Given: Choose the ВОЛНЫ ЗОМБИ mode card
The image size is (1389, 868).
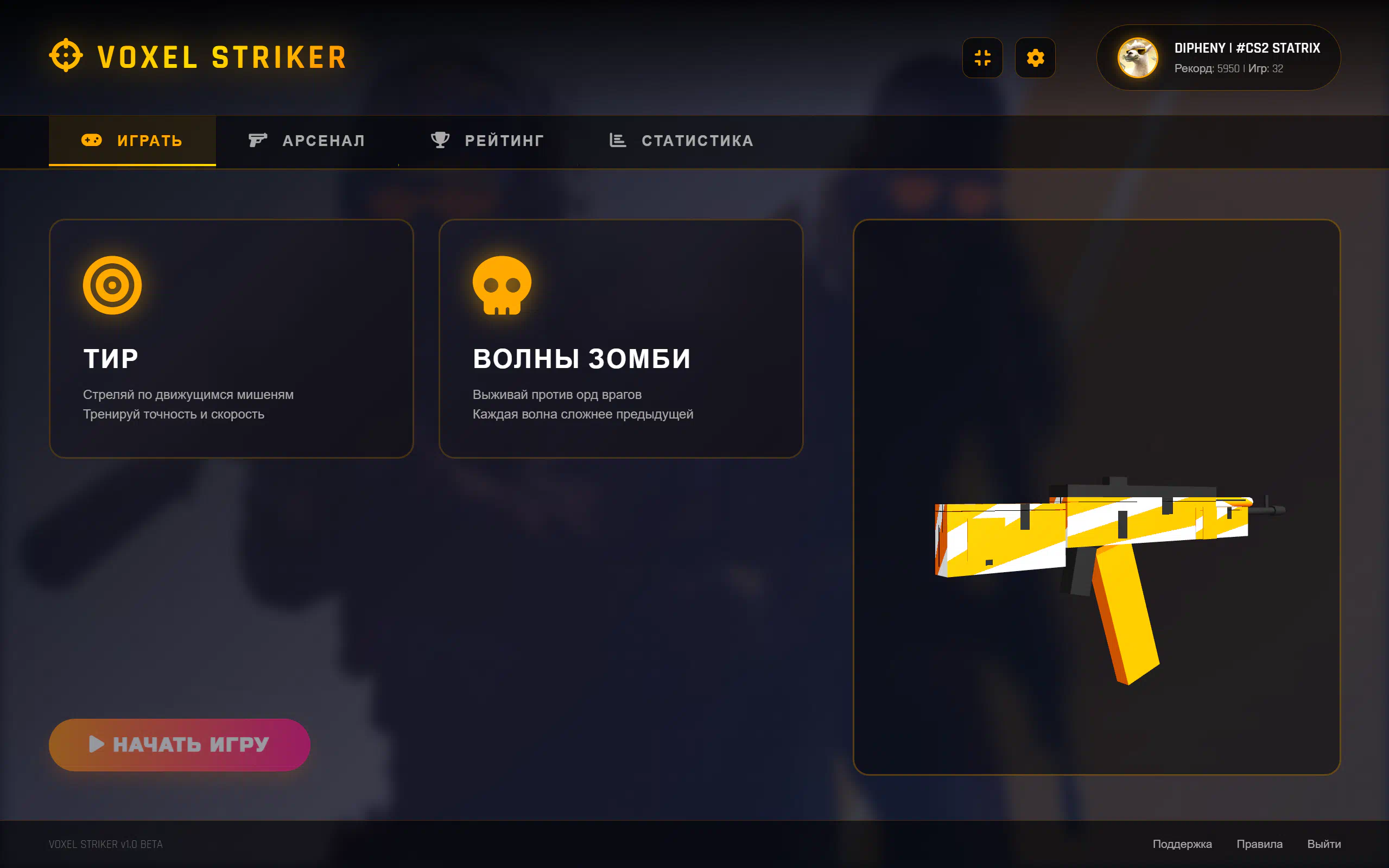Looking at the screenshot, I should point(620,339).
